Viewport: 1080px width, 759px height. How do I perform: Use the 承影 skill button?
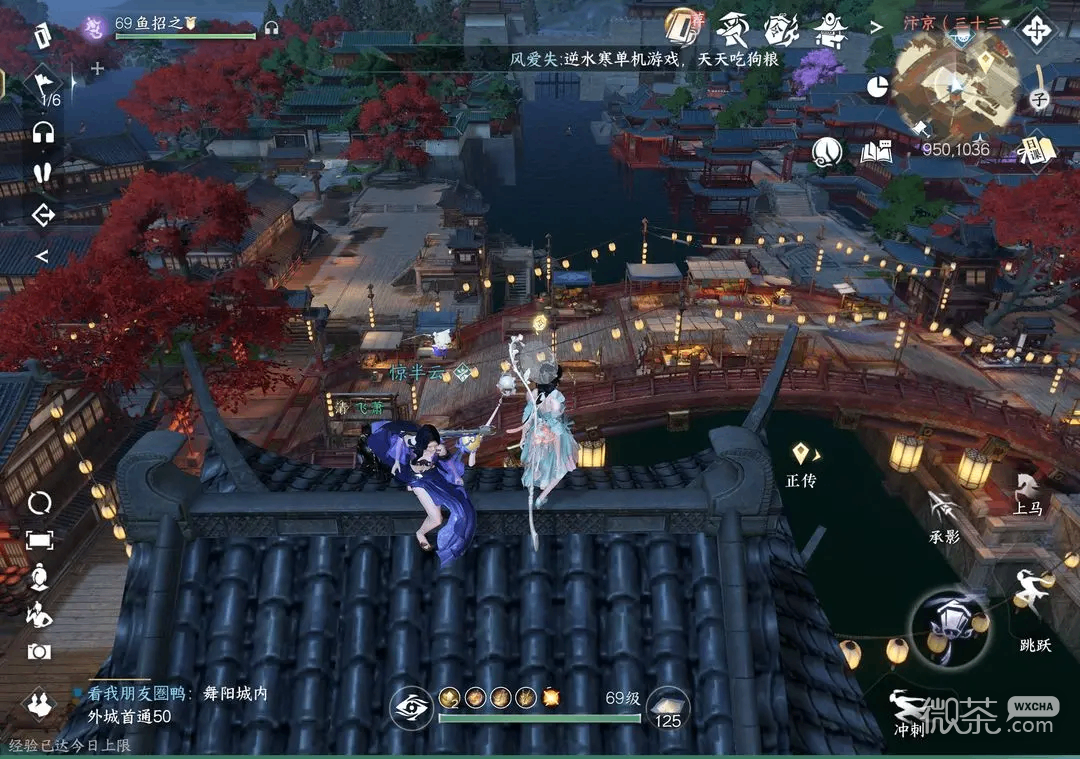click(x=943, y=513)
